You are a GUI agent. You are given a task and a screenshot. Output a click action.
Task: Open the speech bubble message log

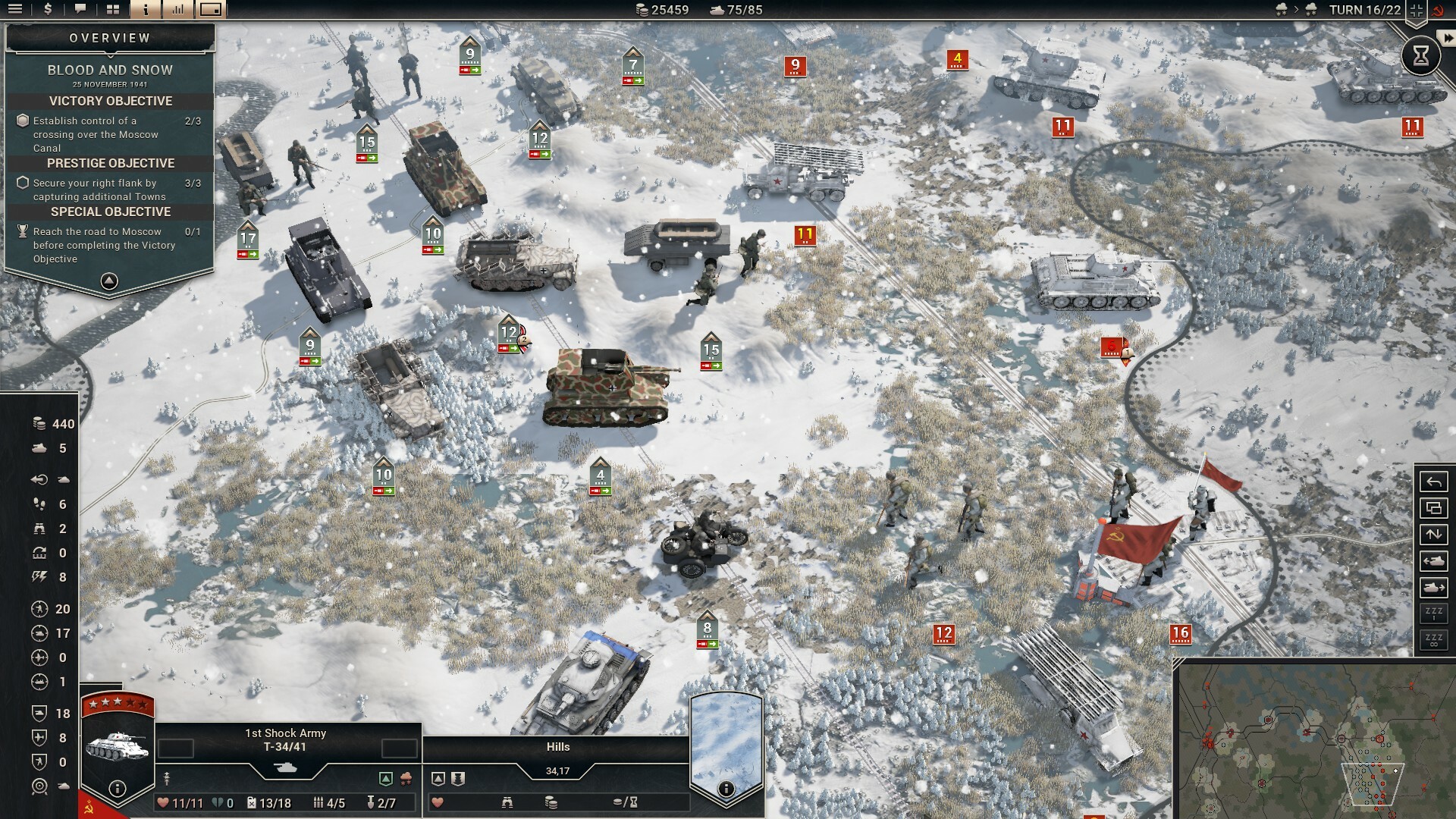pos(80,10)
